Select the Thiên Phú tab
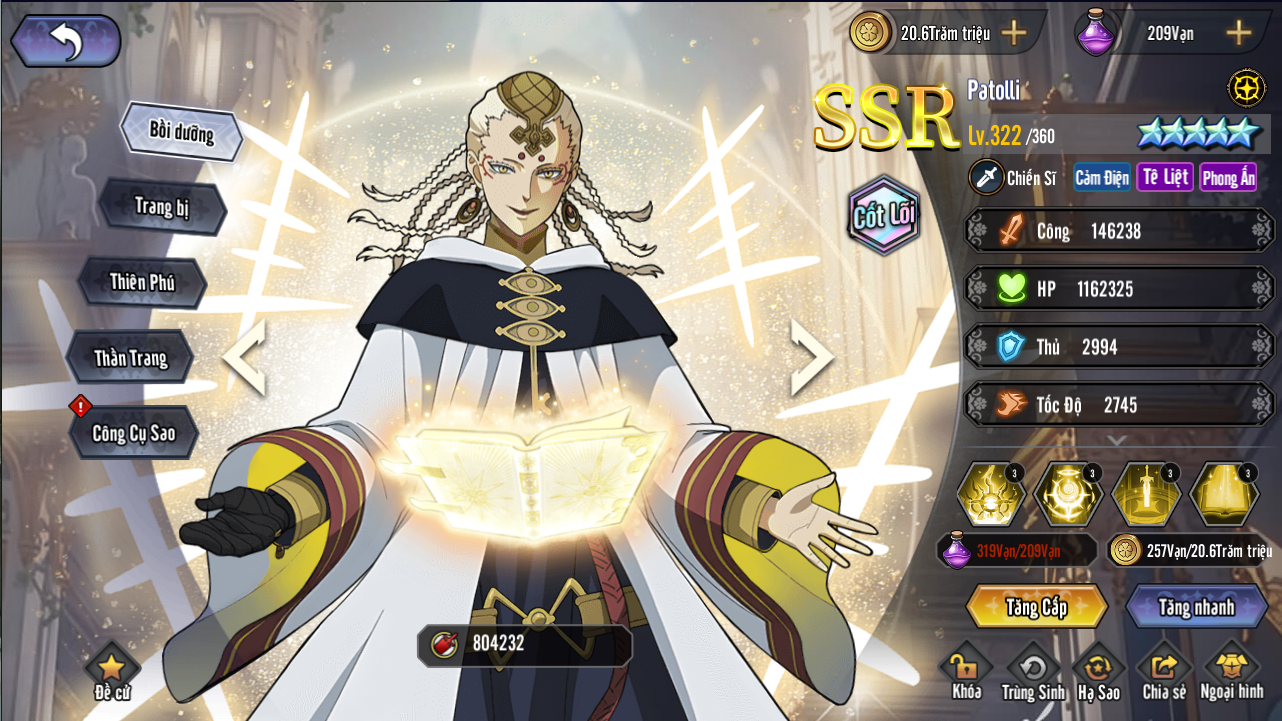Screen dimensions: 1282x721 [142, 282]
